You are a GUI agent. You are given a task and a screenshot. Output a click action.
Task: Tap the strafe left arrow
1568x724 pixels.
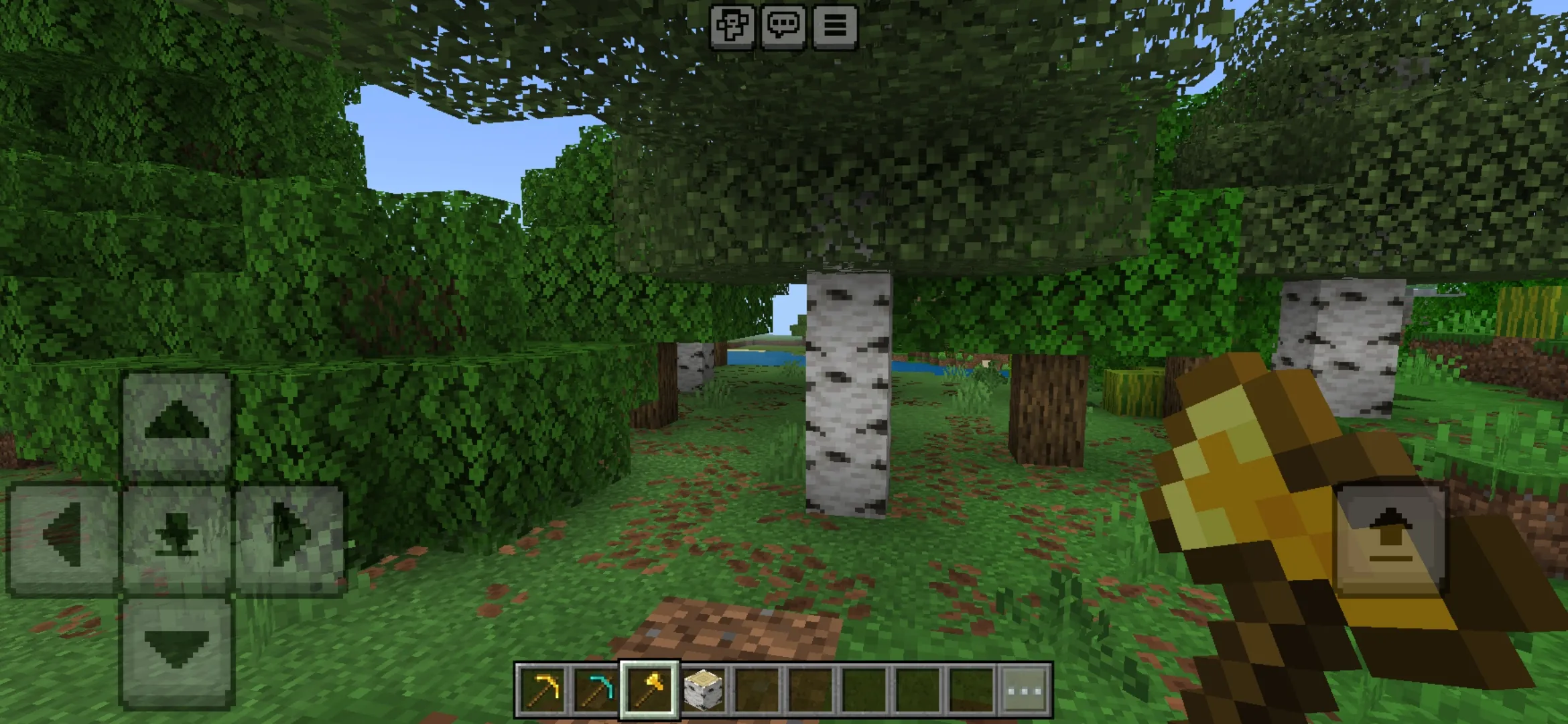coord(63,538)
